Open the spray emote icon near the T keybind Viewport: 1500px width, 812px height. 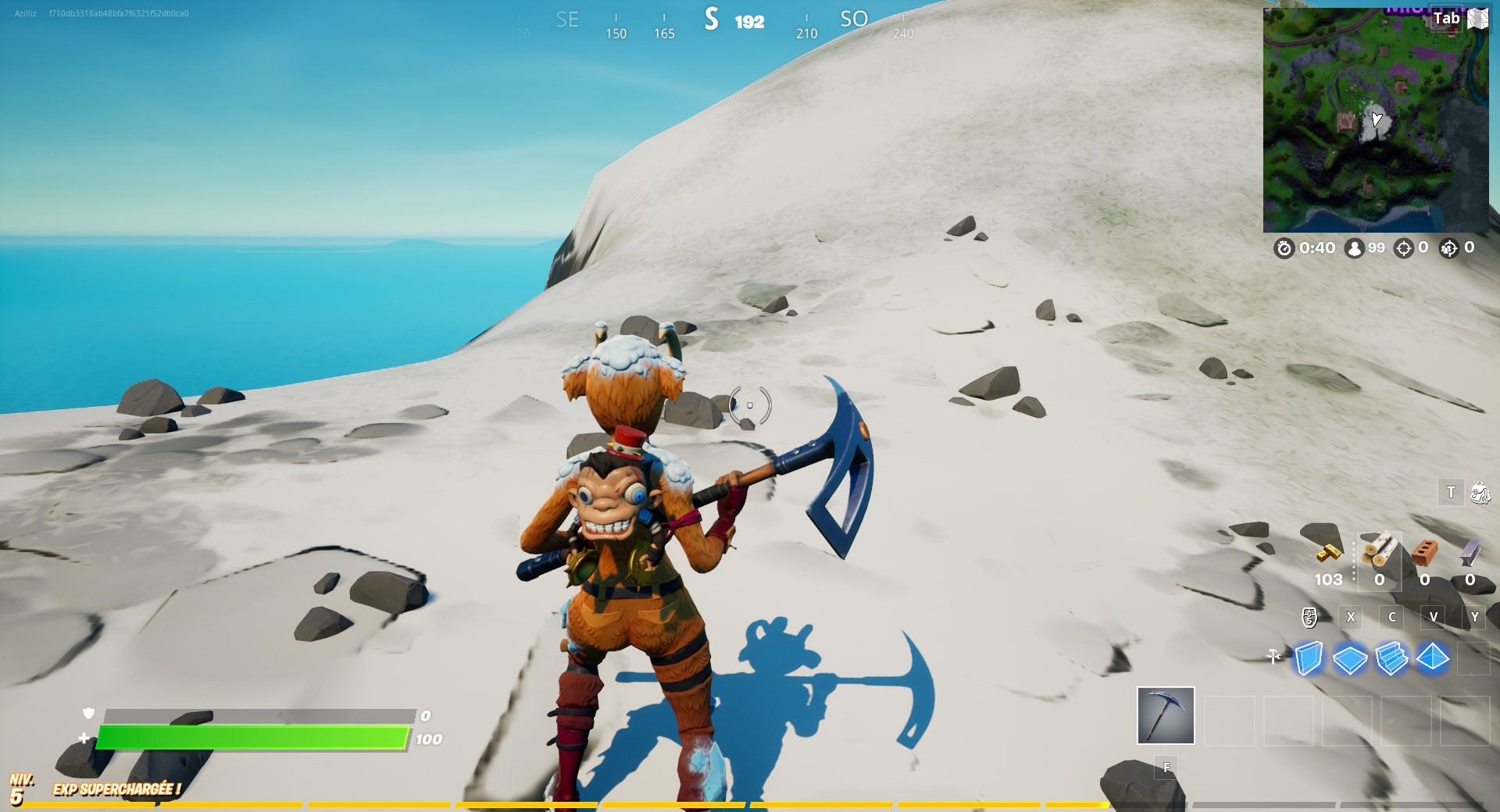(1481, 493)
